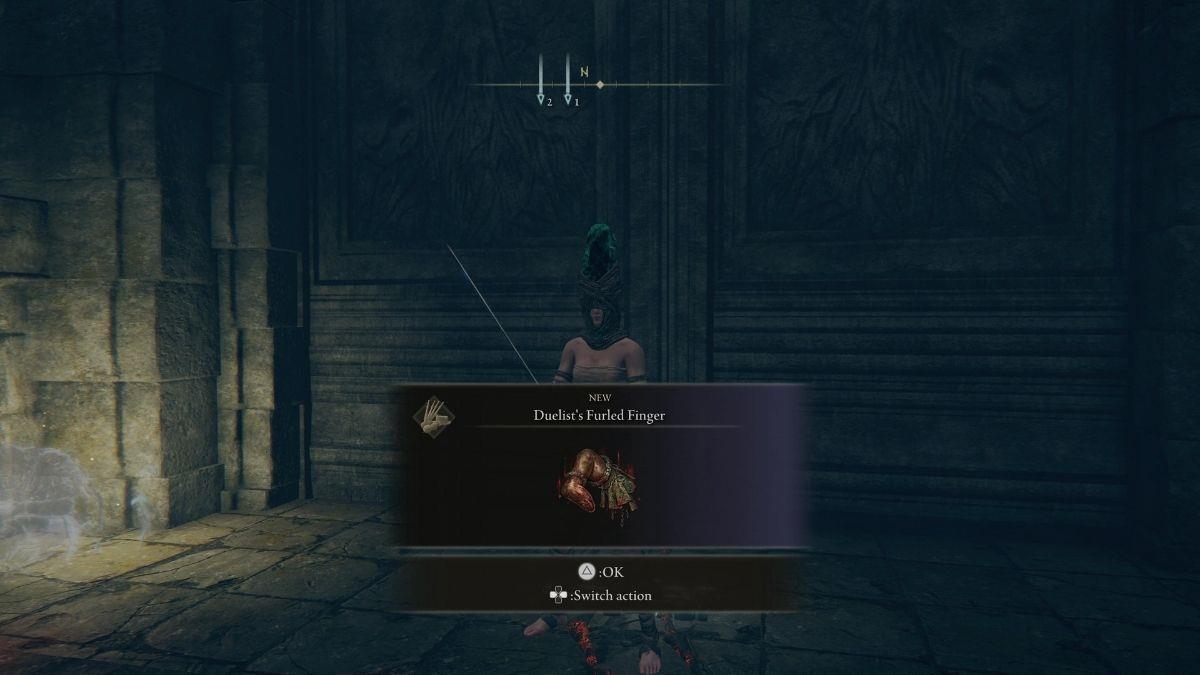Select compass marker number 1
Viewport: 1200px width, 675px height.
click(568, 99)
